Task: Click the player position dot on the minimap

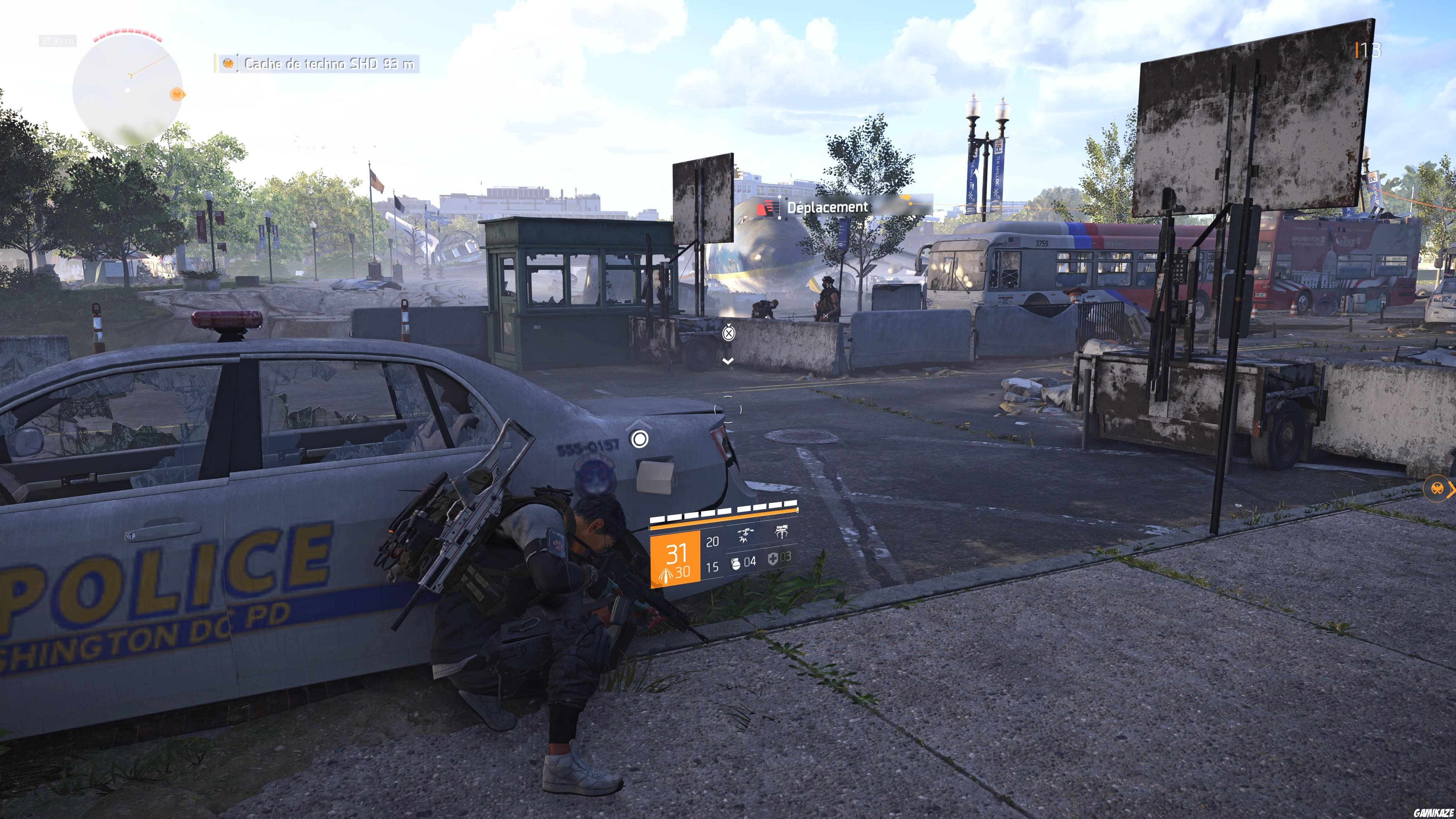Action: (x=128, y=91)
